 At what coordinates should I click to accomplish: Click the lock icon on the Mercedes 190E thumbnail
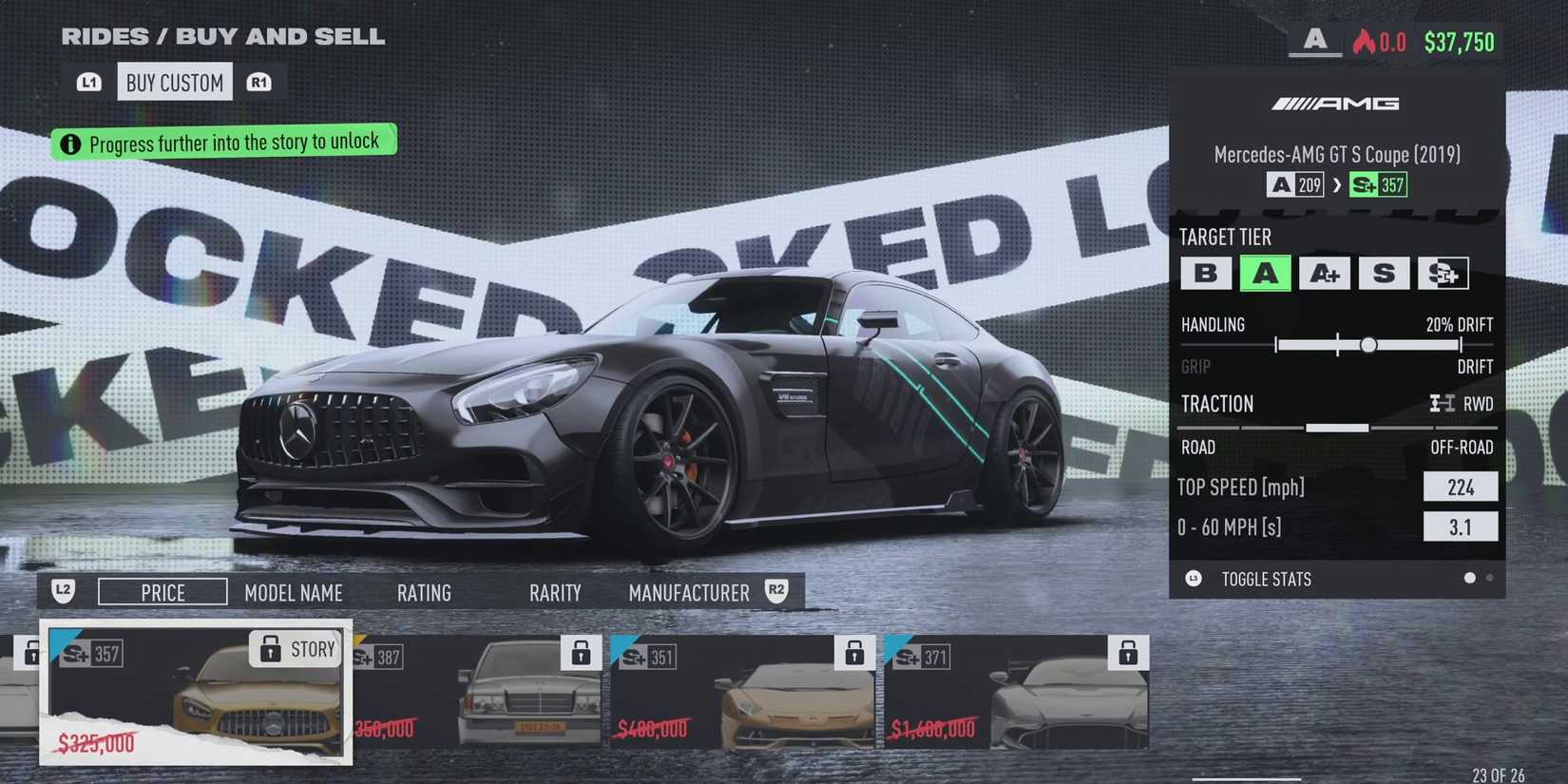pyautogui.click(x=580, y=653)
